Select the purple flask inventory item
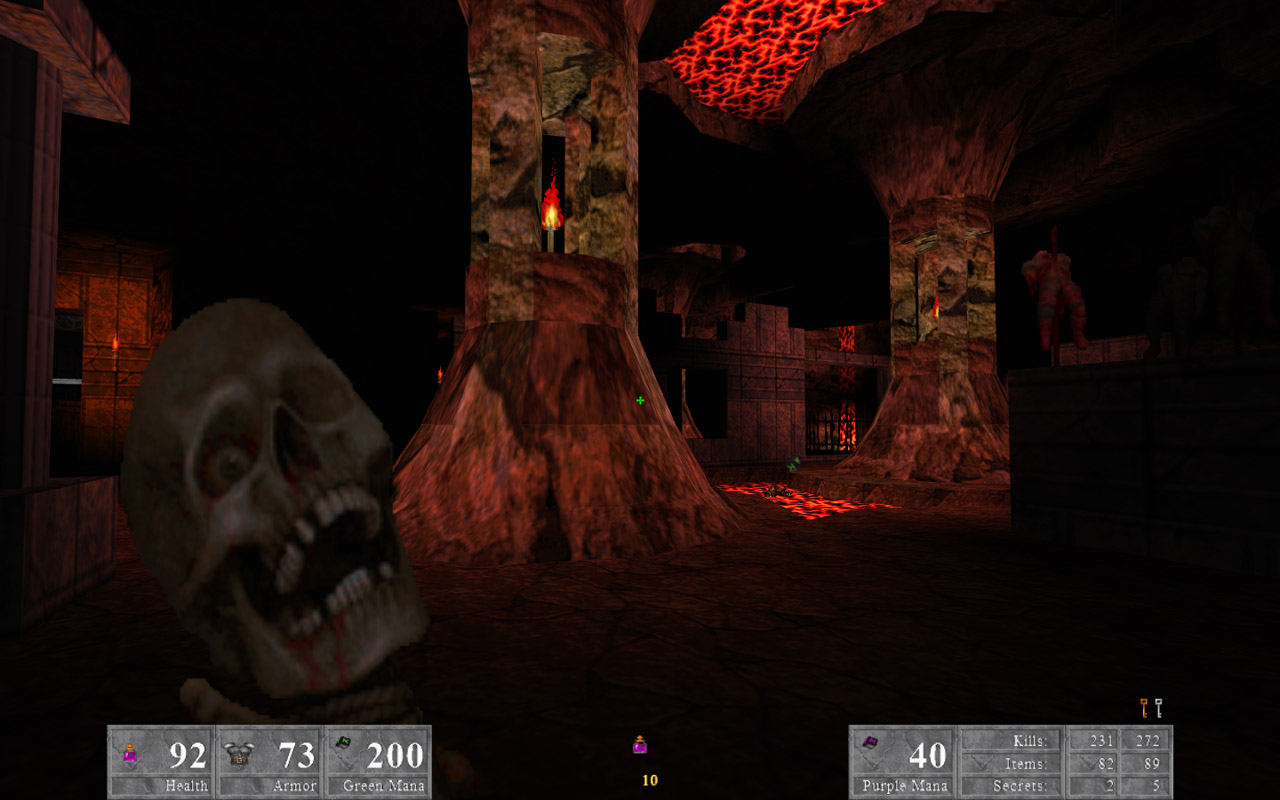The height and width of the screenshot is (800, 1280). (640, 745)
